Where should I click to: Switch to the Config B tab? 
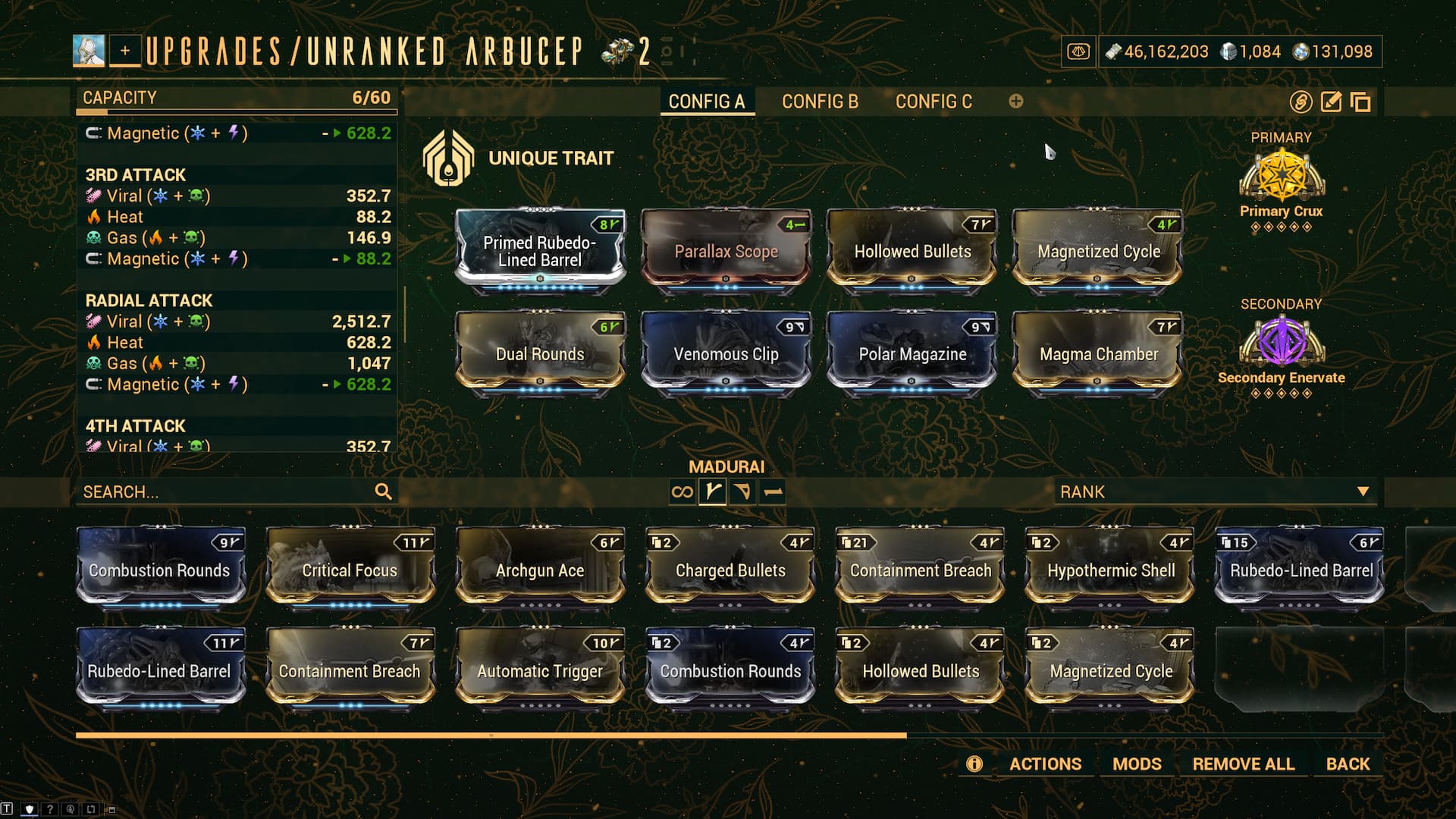[x=820, y=102]
